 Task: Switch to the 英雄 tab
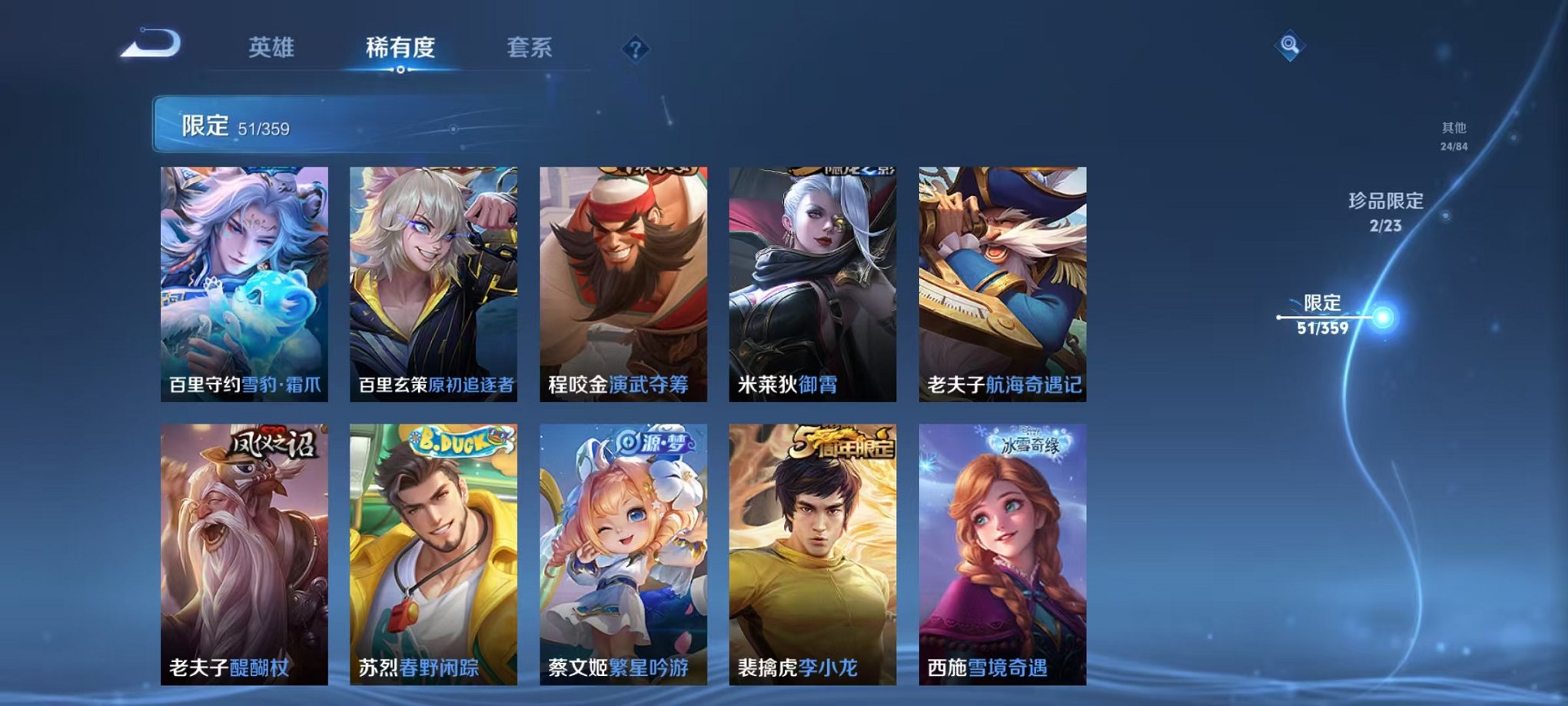(x=273, y=46)
